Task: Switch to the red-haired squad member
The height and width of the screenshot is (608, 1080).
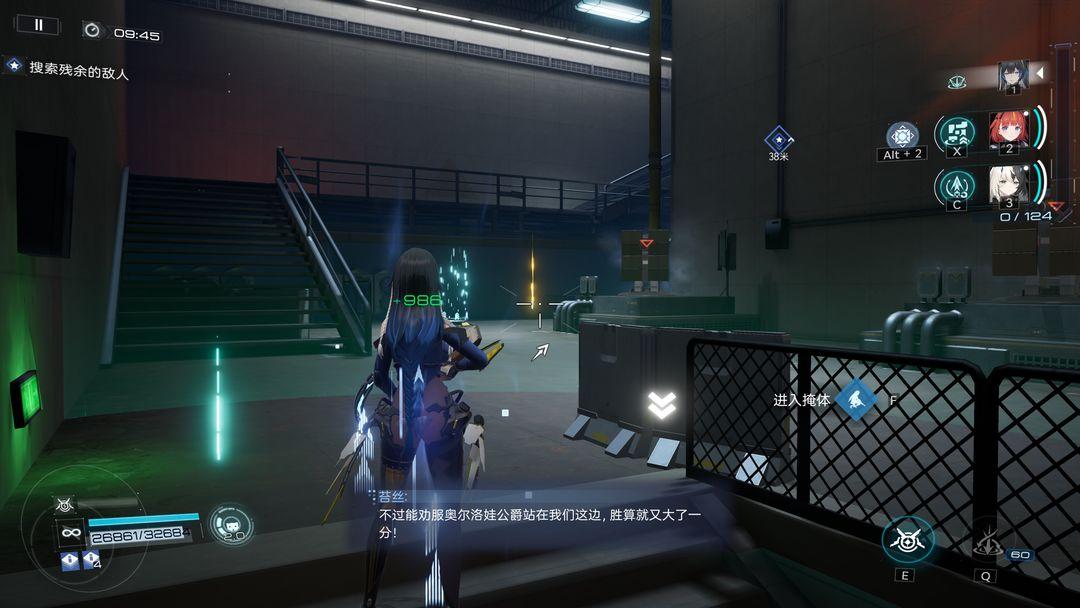Action: 1008,130
